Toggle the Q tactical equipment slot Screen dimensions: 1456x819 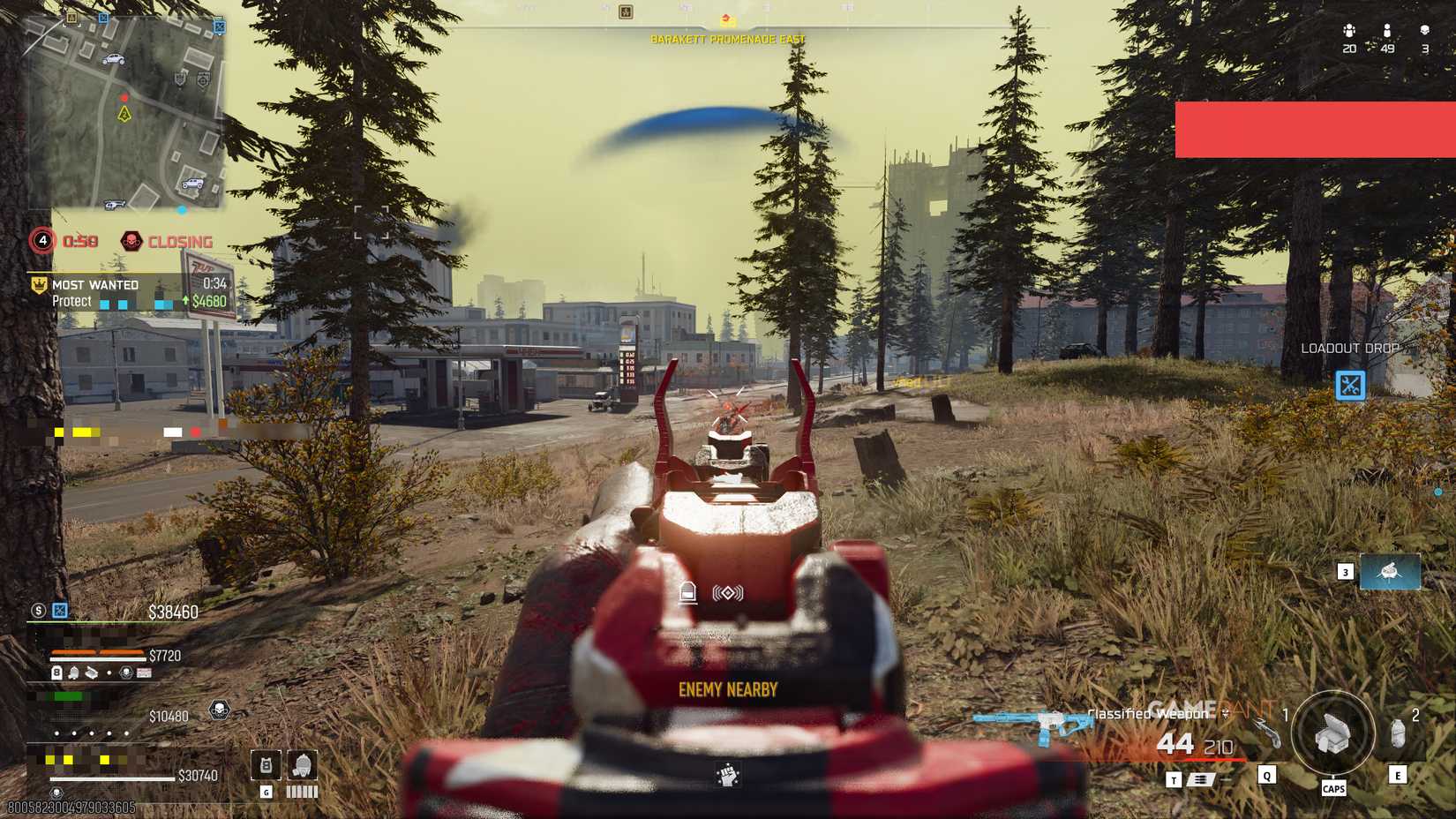tap(1266, 775)
